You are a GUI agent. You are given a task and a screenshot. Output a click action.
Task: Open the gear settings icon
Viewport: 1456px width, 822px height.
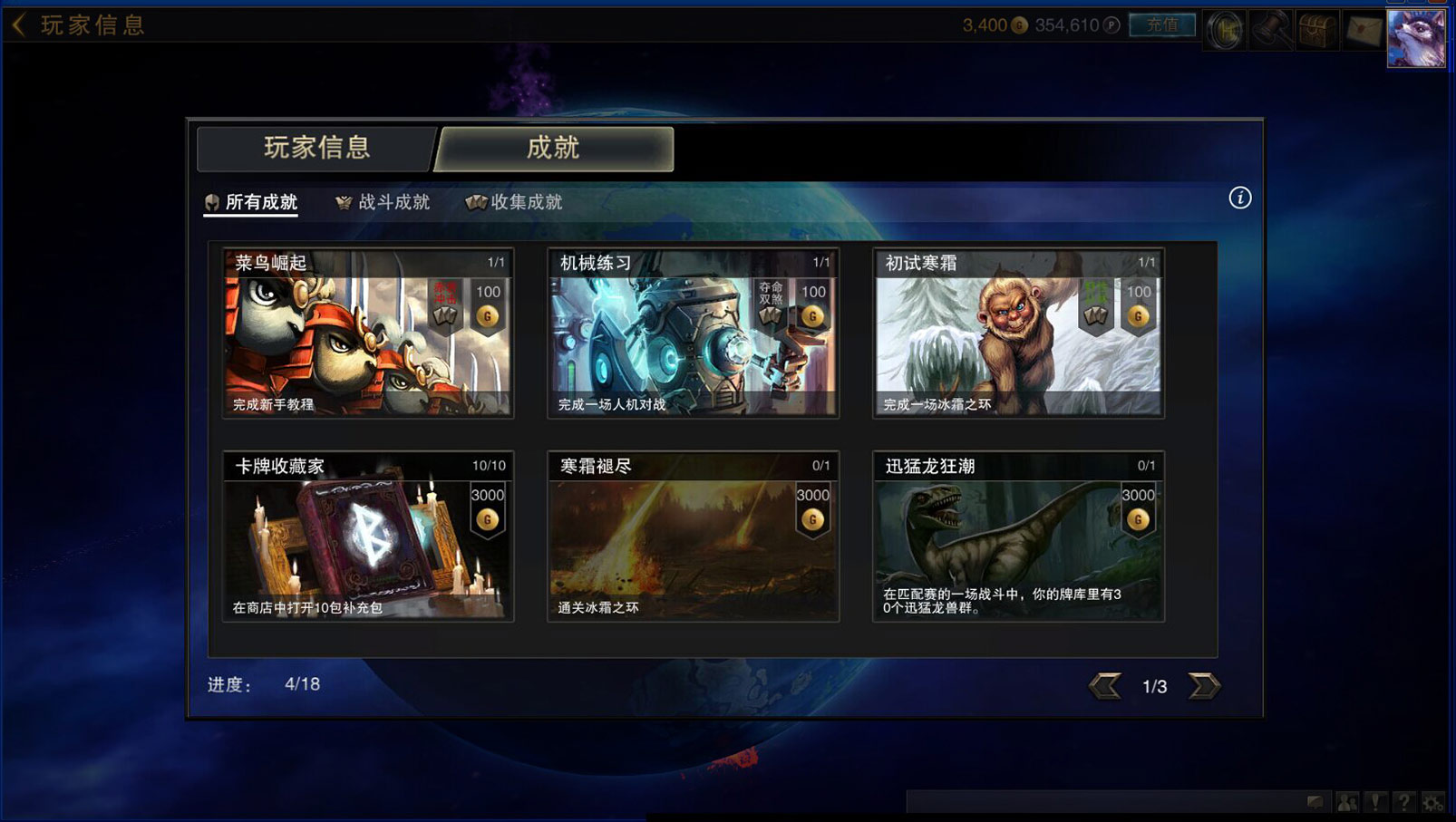pyautogui.click(x=1432, y=802)
